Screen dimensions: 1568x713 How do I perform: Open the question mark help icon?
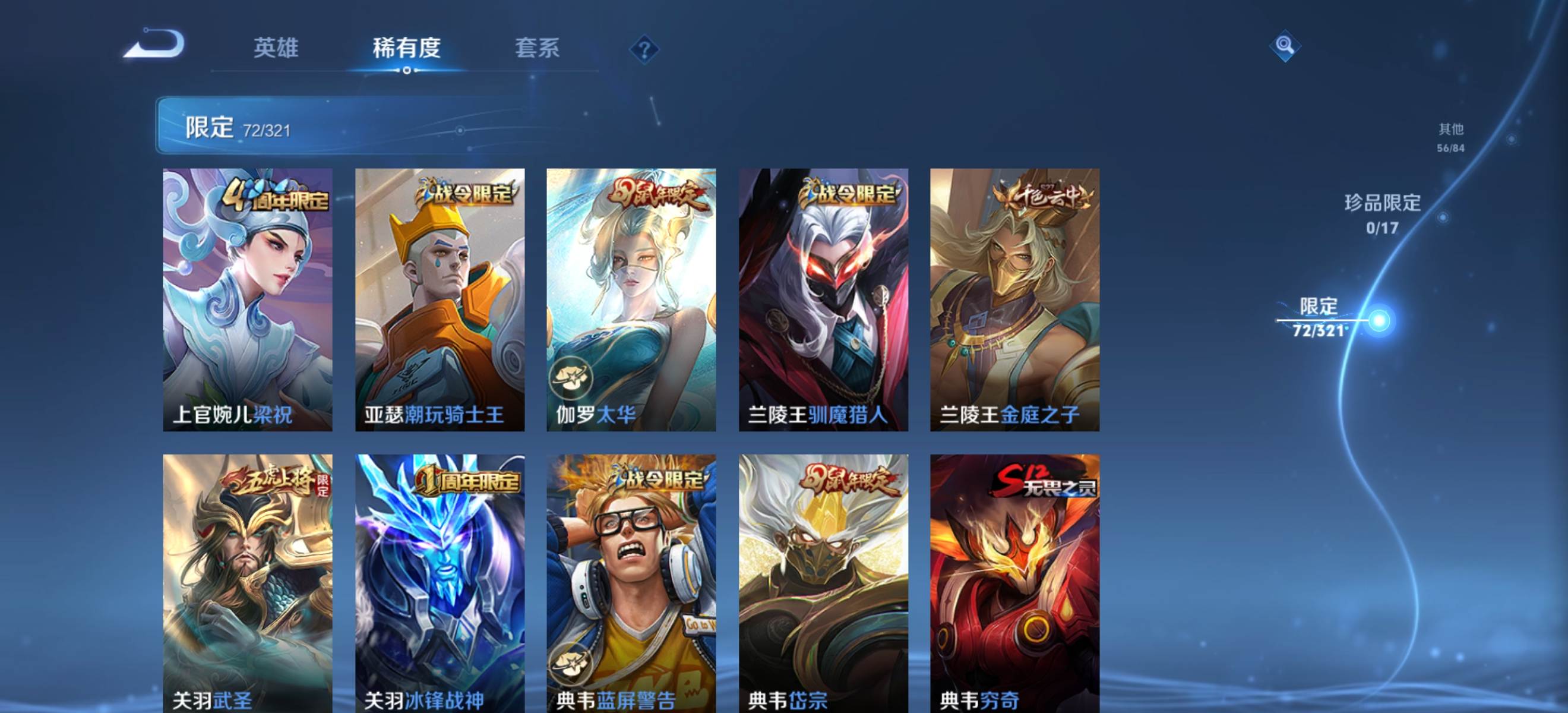click(644, 49)
